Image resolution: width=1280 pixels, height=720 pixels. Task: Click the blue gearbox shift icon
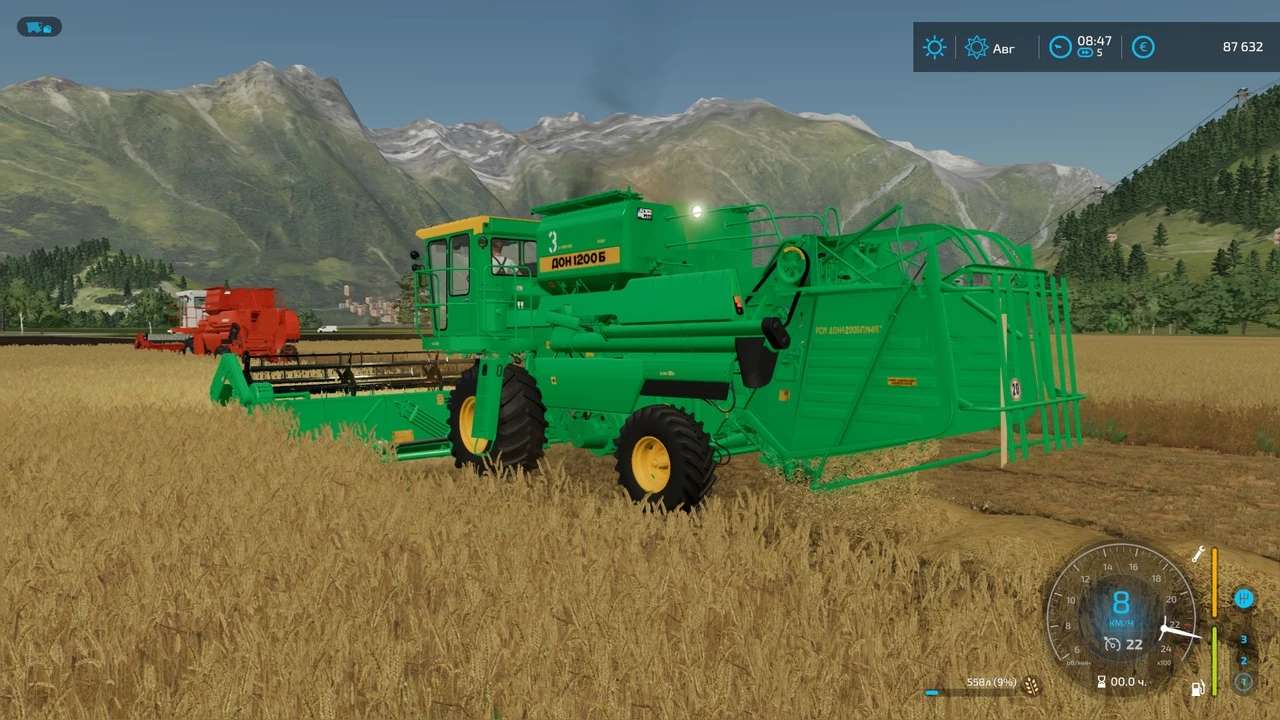[x=1244, y=599]
